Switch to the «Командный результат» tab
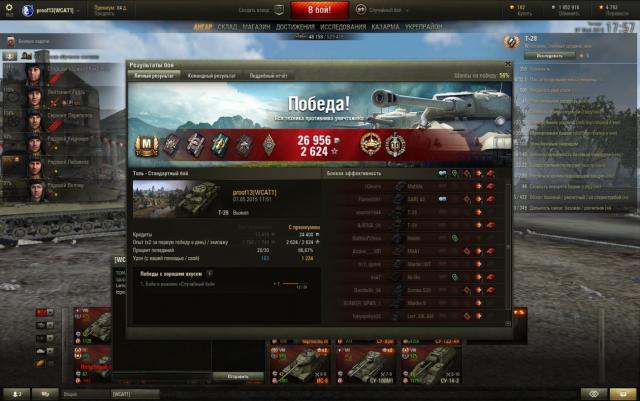 click(212, 75)
